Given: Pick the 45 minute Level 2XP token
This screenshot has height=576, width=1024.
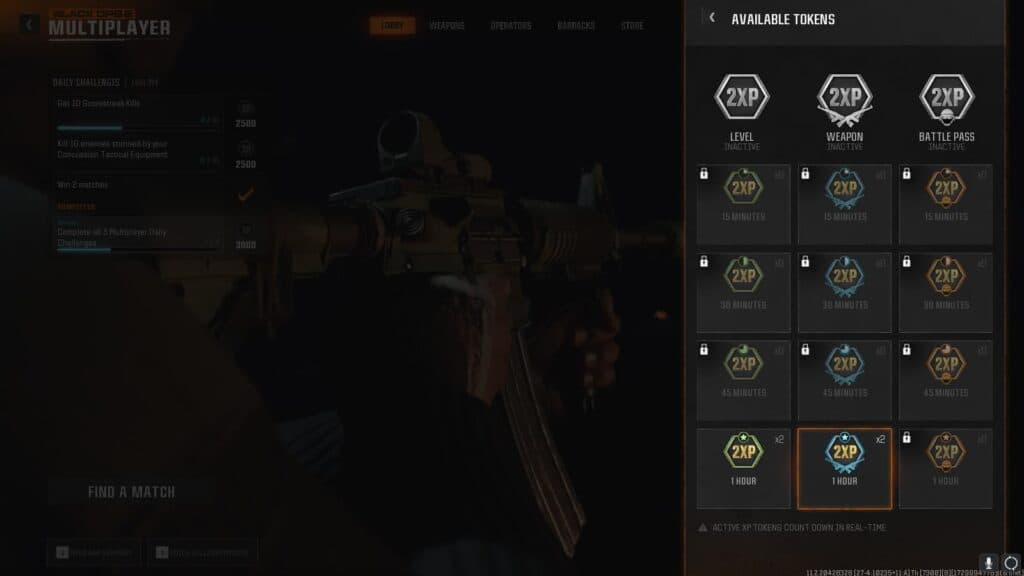Looking at the screenshot, I should tap(743, 380).
